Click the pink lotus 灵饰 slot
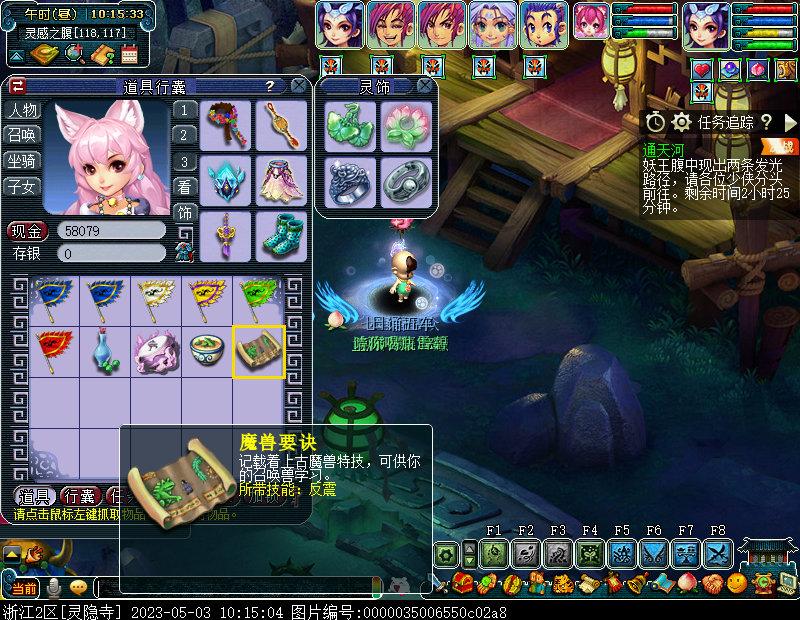 coord(405,127)
